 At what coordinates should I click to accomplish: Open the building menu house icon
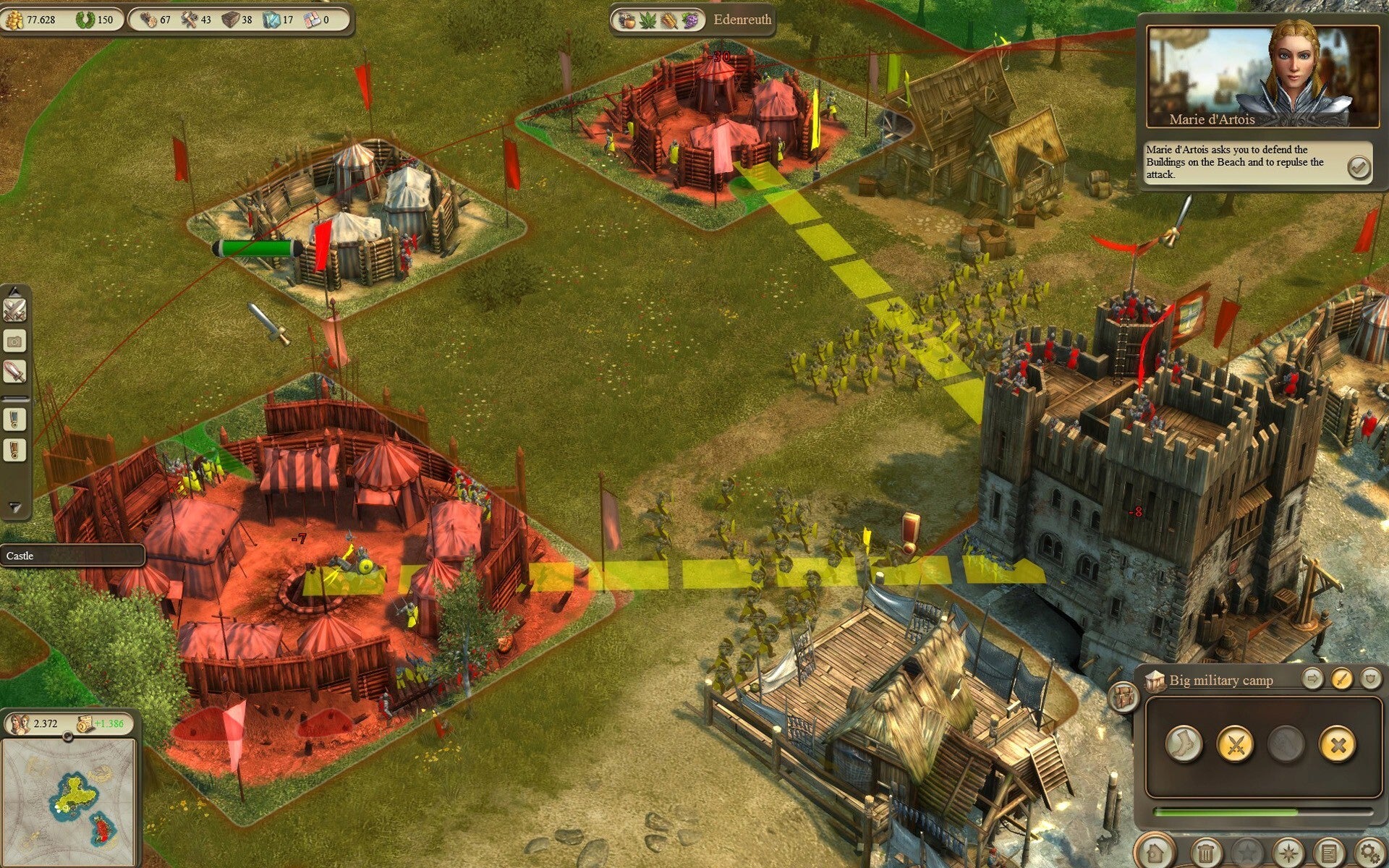tap(1155, 854)
